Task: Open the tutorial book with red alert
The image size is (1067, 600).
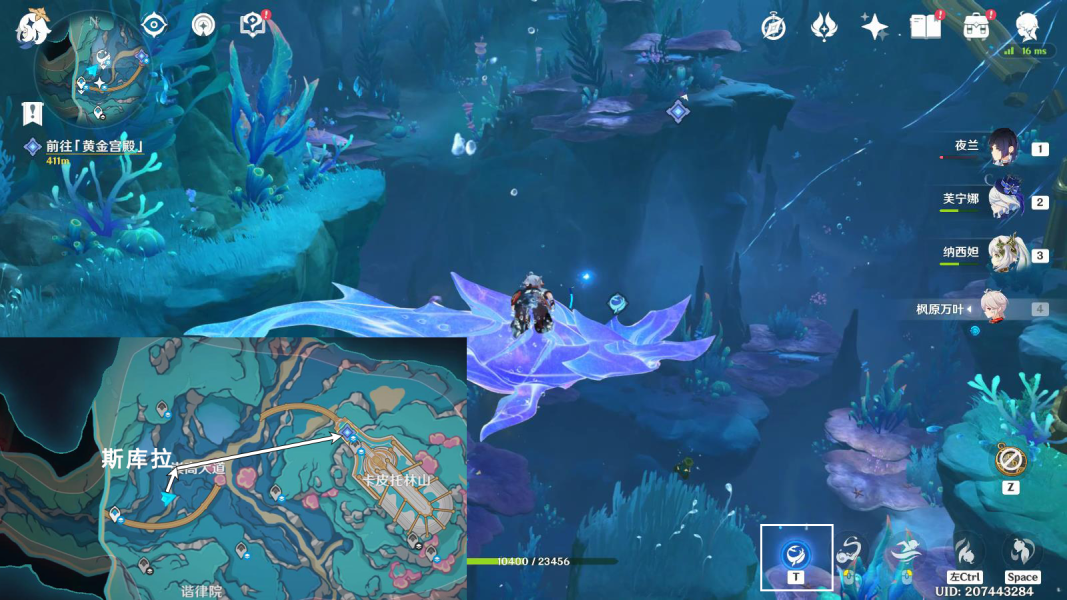Action: click(253, 25)
